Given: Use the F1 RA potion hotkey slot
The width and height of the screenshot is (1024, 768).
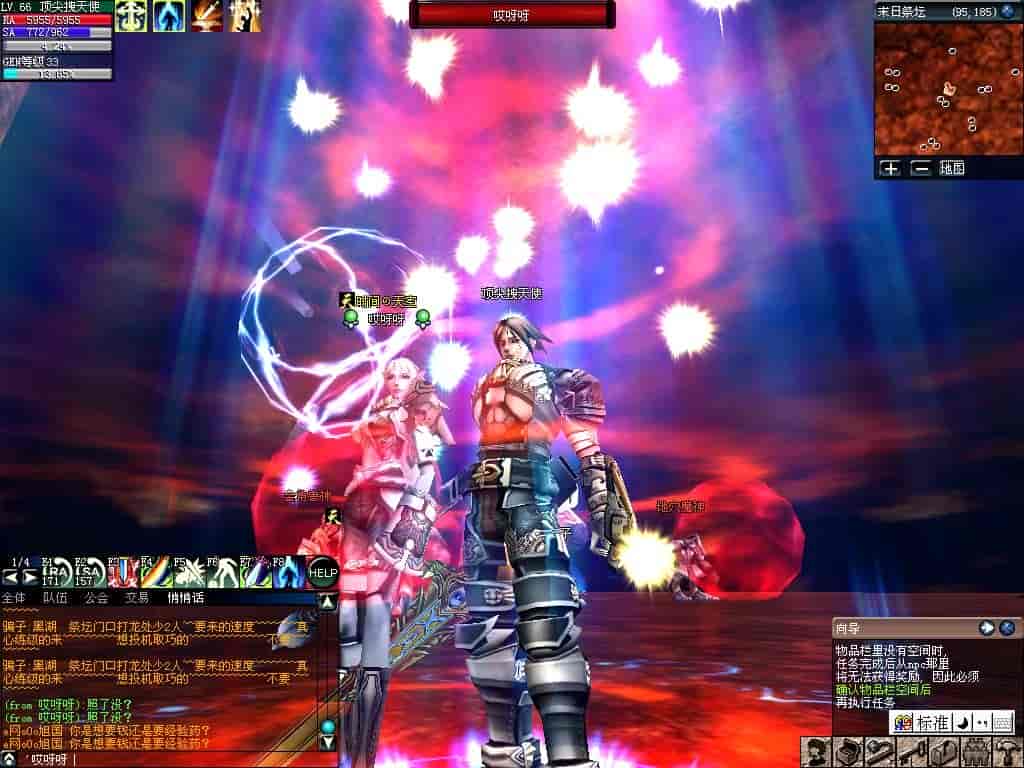Looking at the screenshot, I should [58, 572].
